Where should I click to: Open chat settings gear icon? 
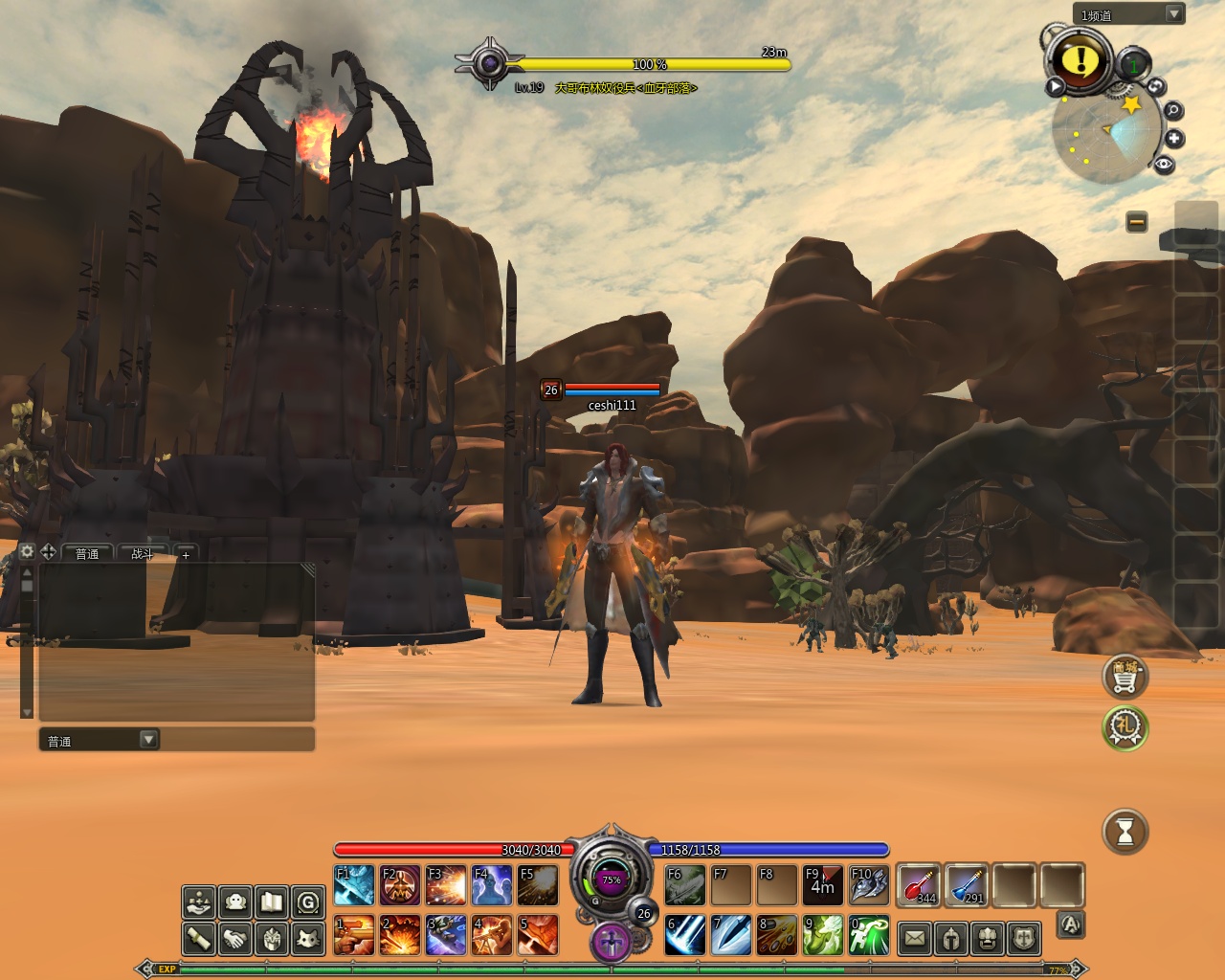tap(27, 552)
